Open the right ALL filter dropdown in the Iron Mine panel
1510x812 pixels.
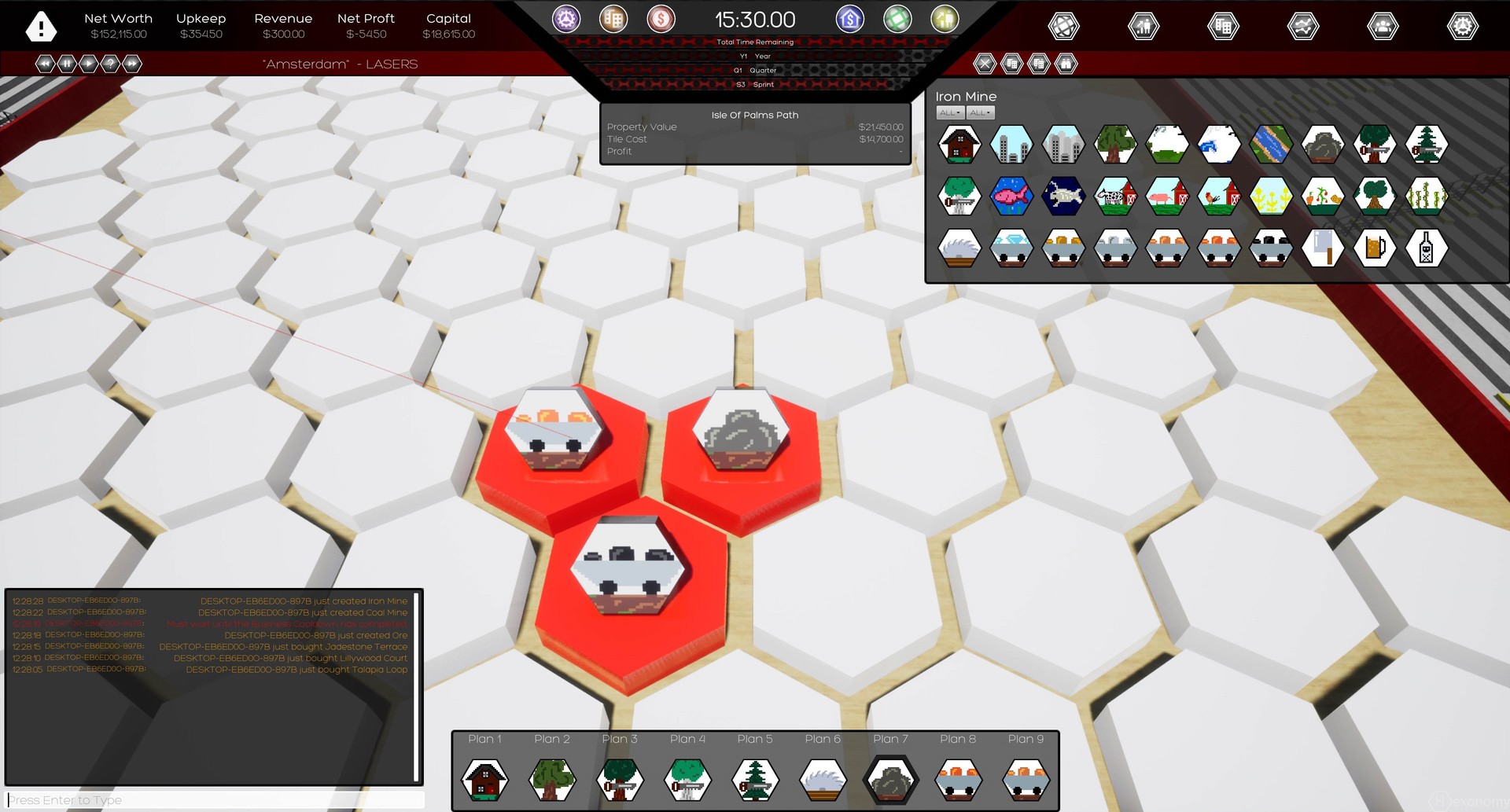(x=980, y=112)
